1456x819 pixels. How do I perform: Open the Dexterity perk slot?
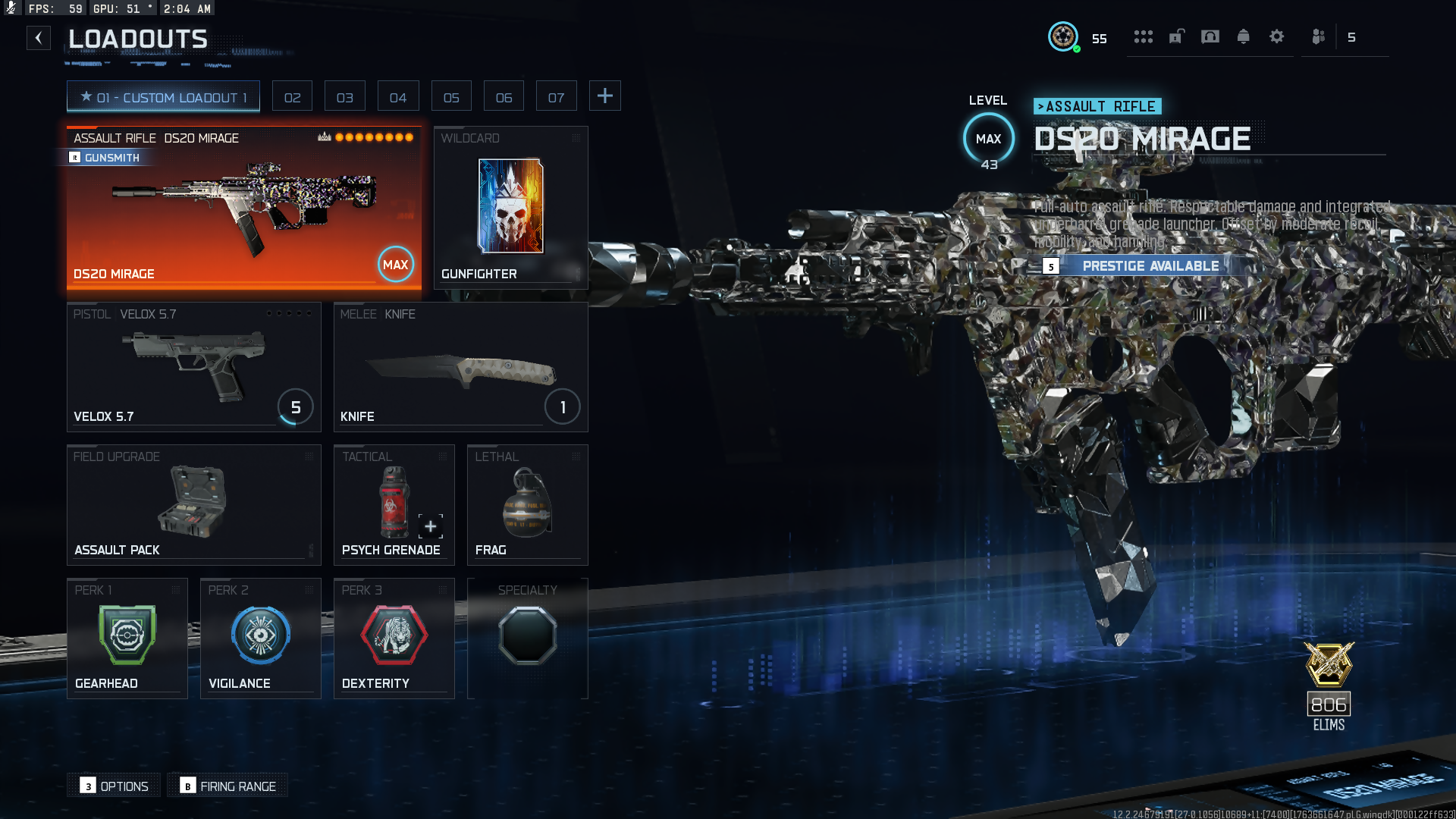394,639
